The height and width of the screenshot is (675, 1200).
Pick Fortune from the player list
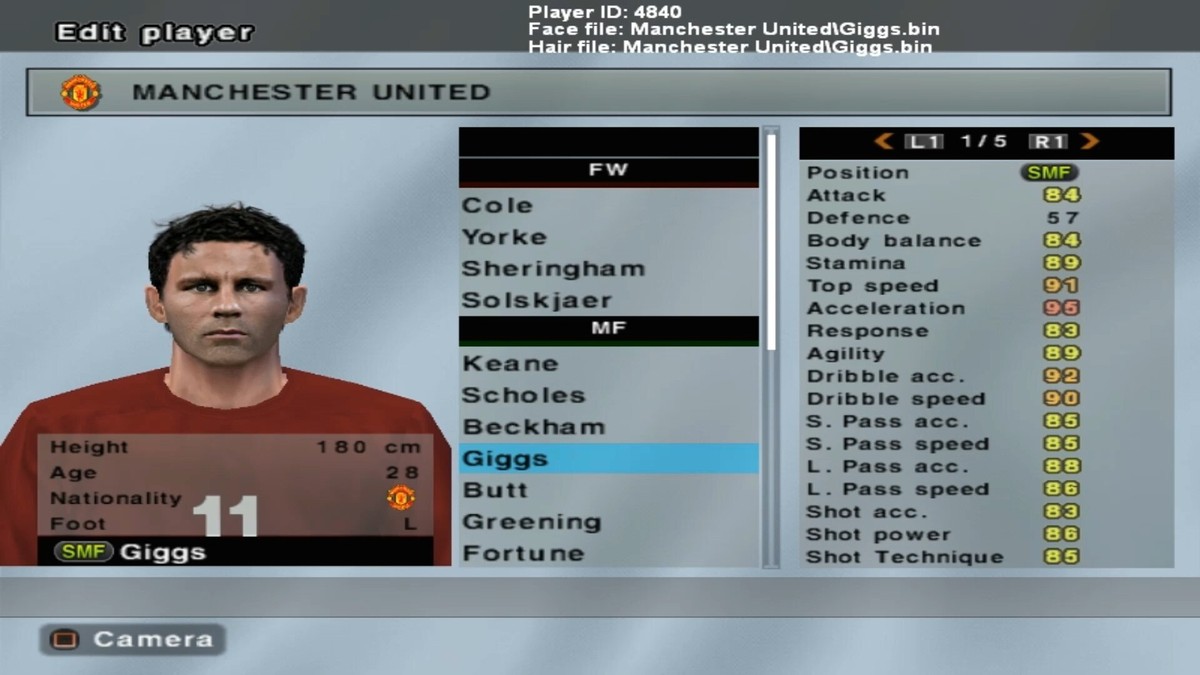[x=523, y=553]
